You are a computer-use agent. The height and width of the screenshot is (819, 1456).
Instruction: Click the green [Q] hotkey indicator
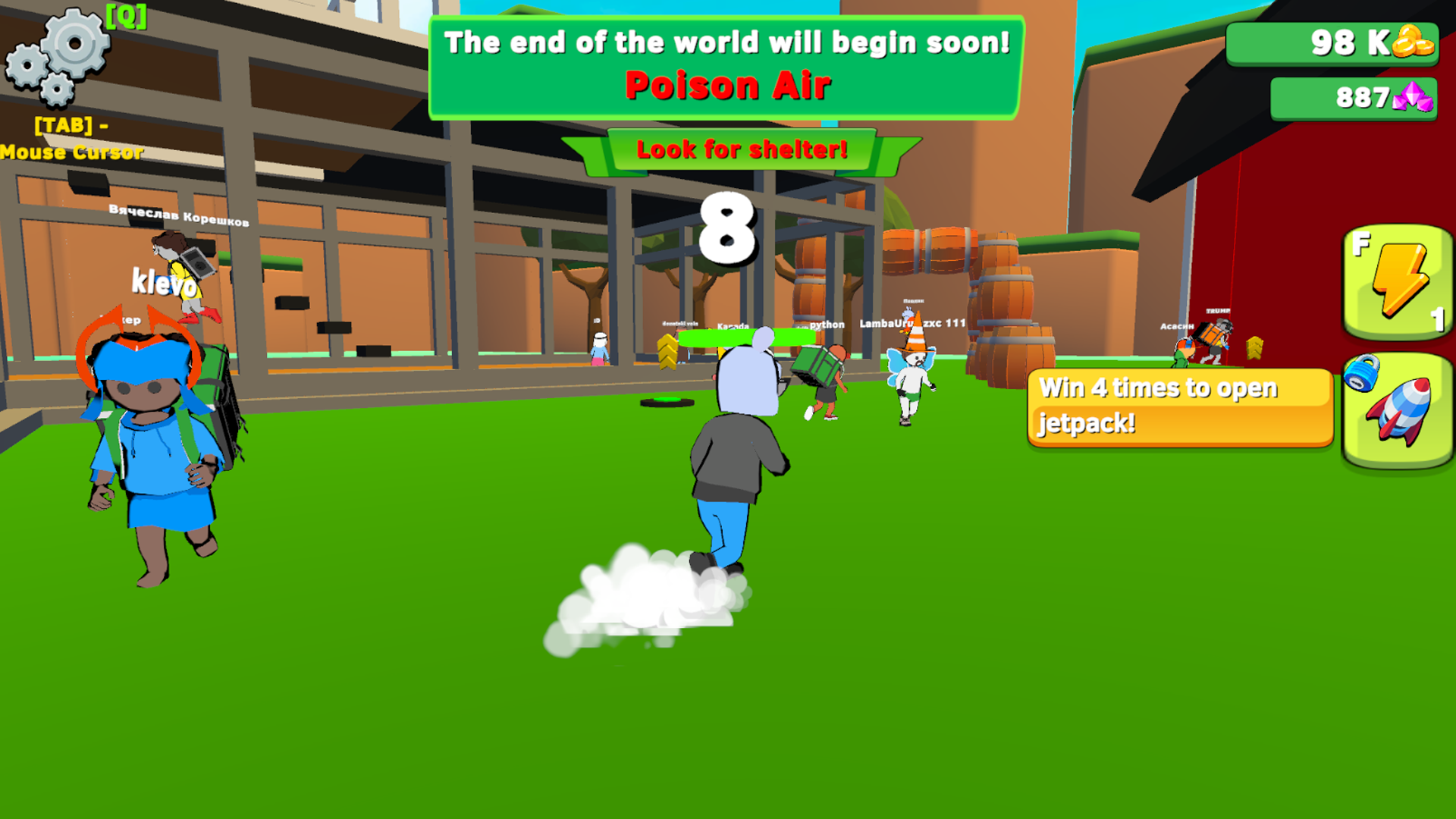pyautogui.click(x=127, y=19)
